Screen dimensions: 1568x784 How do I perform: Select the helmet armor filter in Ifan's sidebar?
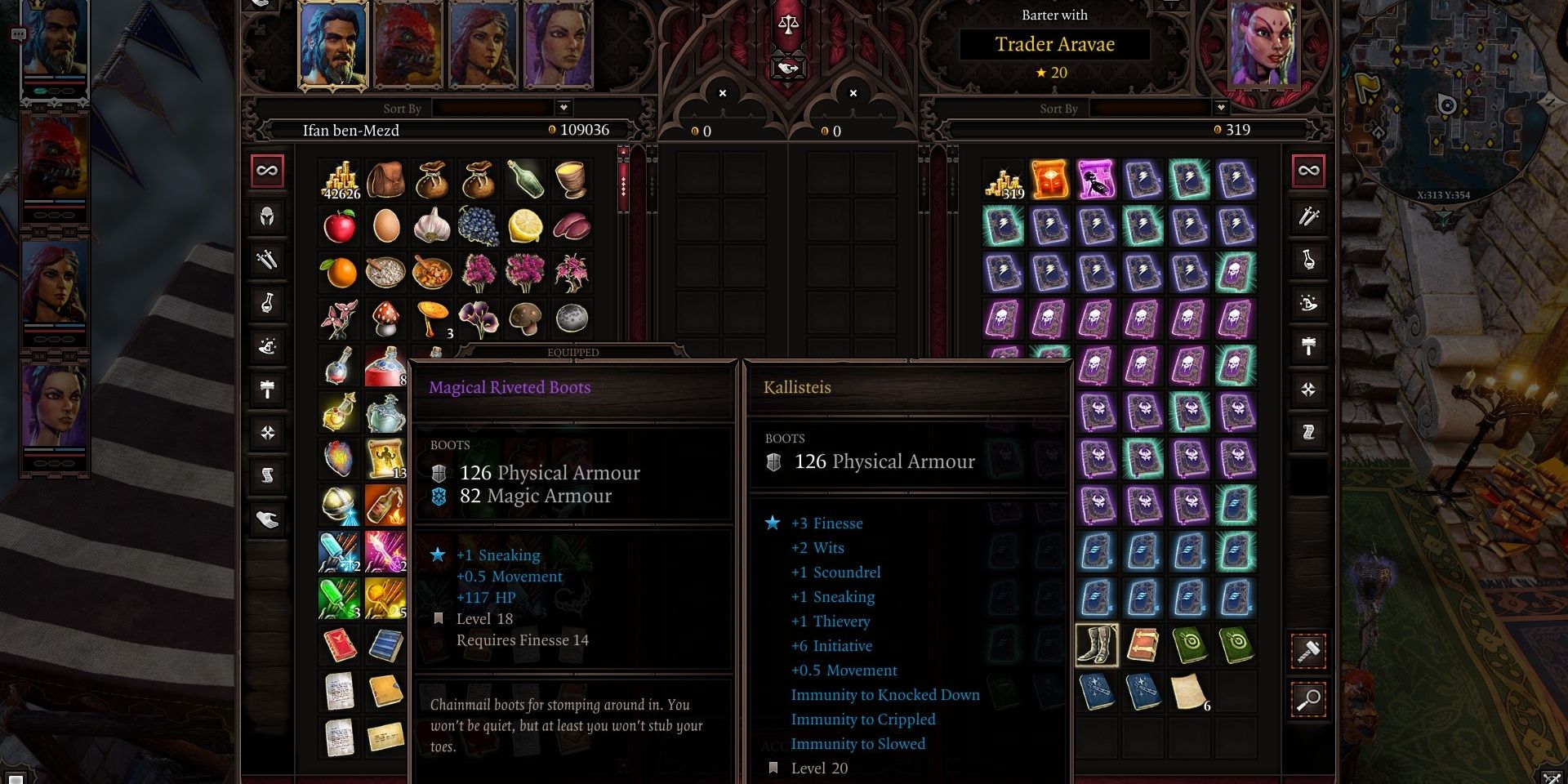[267, 217]
